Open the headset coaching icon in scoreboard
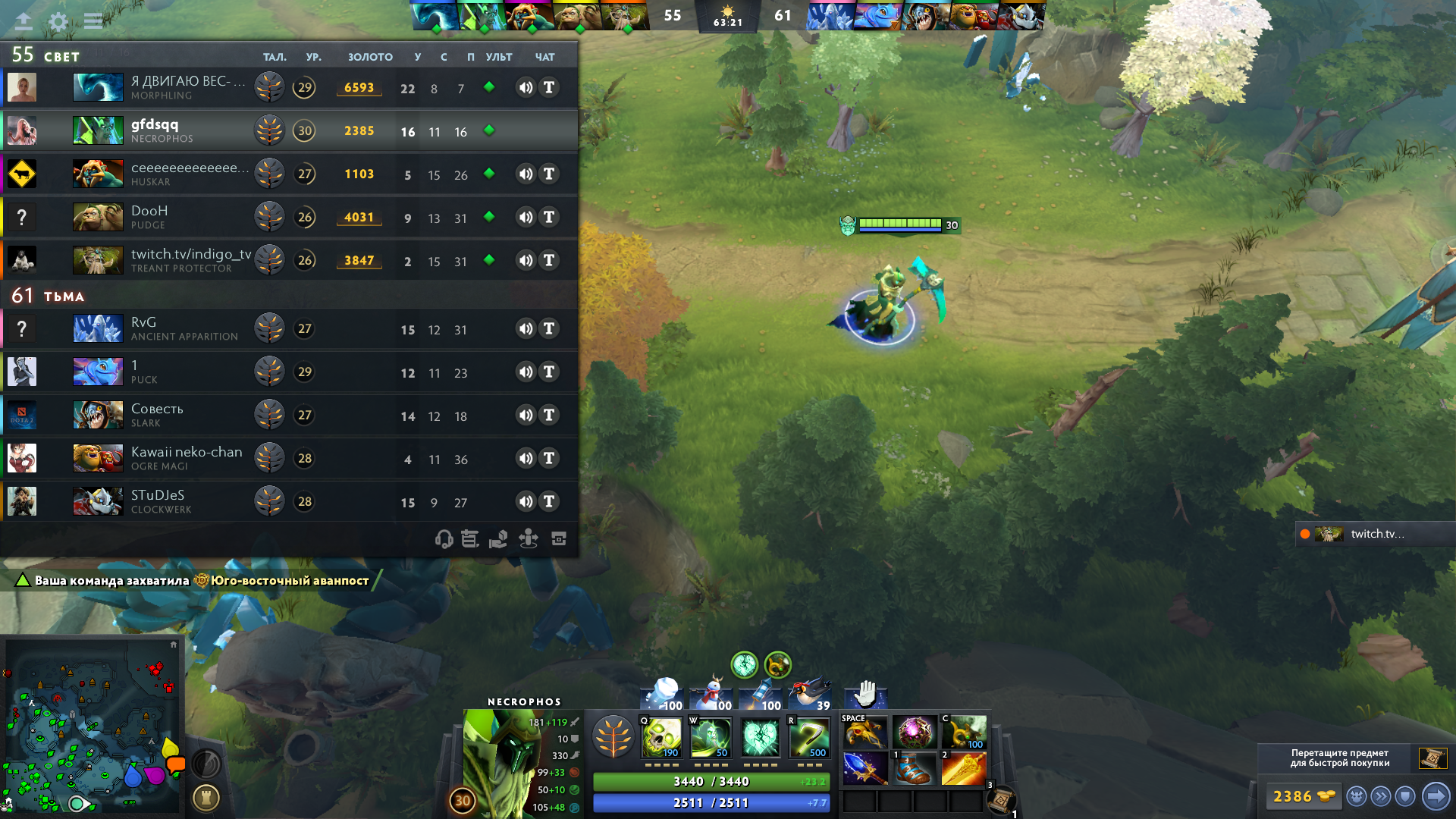Screen dimensions: 1456x819 [x=444, y=539]
